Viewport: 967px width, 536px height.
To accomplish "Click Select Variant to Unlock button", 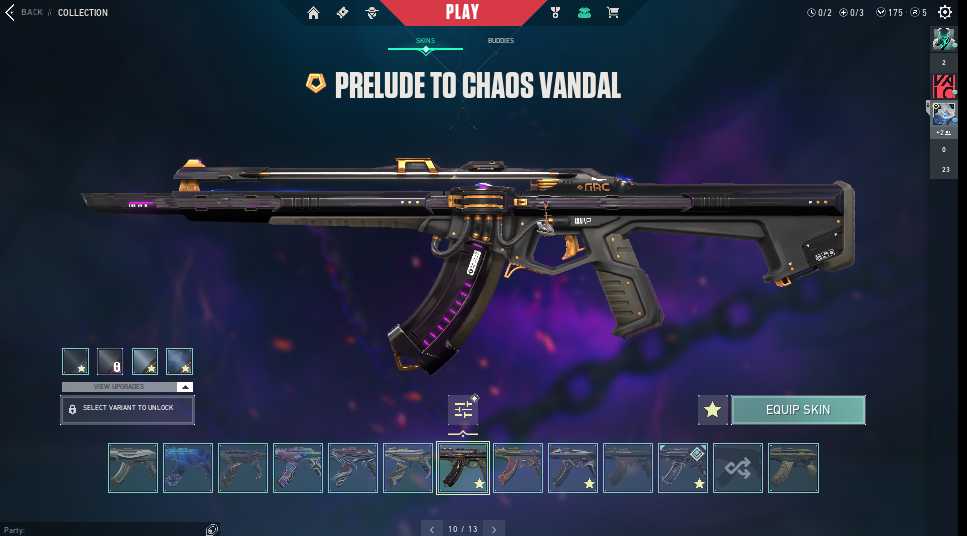I will [x=127, y=409].
